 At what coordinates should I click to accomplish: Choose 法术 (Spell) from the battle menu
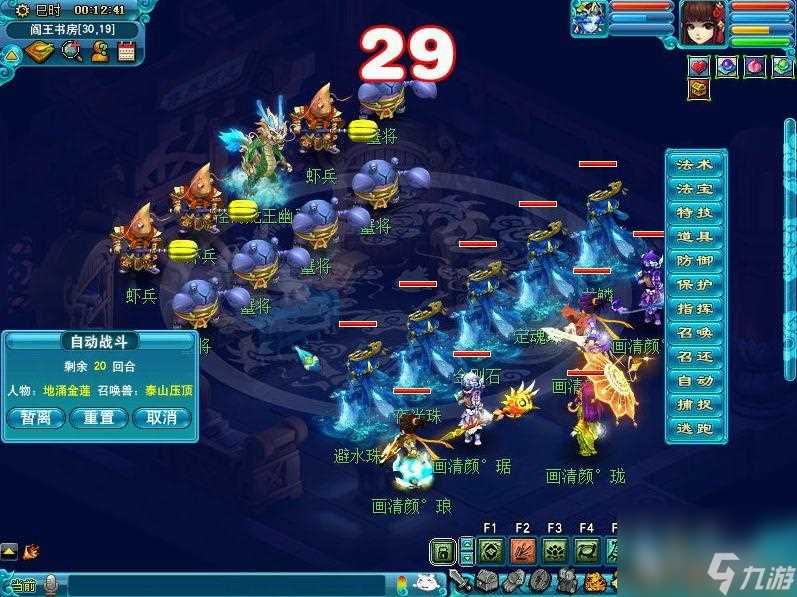pos(695,165)
